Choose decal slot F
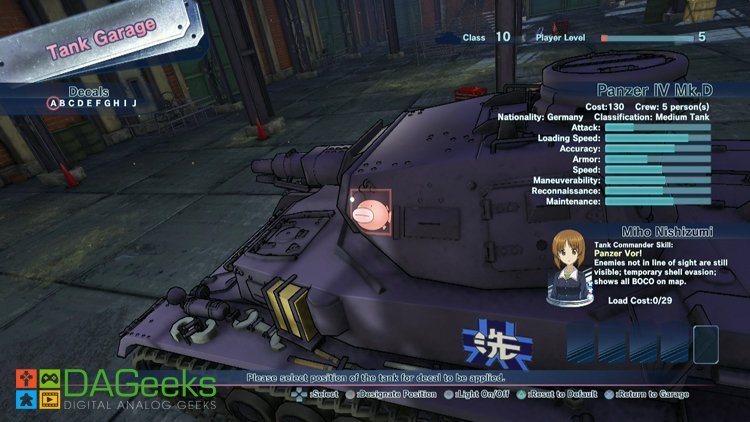 click(100, 103)
